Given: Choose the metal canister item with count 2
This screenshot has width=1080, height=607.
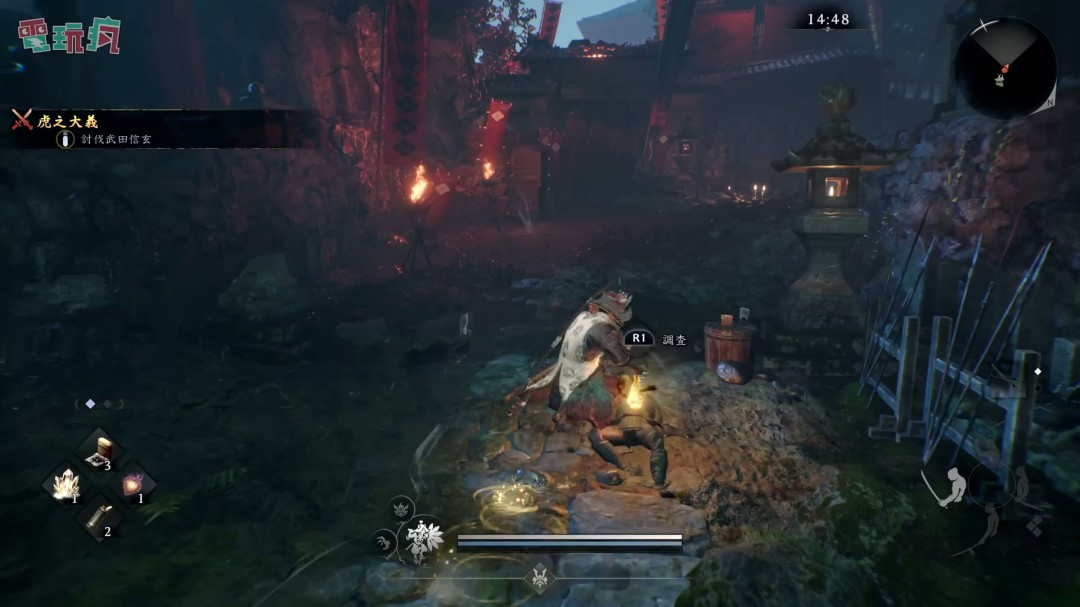Looking at the screenshot, I should [100, 518].
